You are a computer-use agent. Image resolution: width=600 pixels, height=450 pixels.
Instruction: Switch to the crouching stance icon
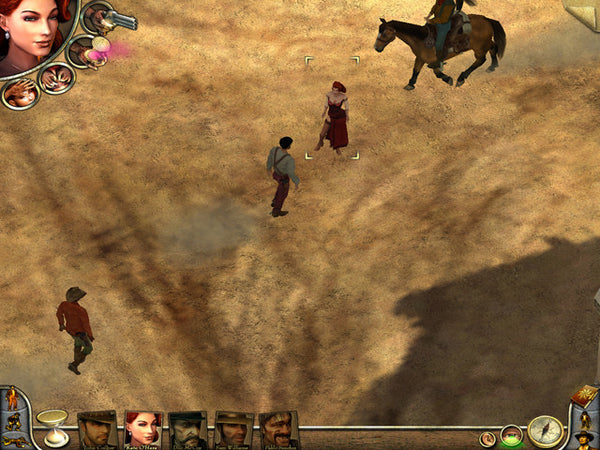pyautogui.click(x=12, y=421)
